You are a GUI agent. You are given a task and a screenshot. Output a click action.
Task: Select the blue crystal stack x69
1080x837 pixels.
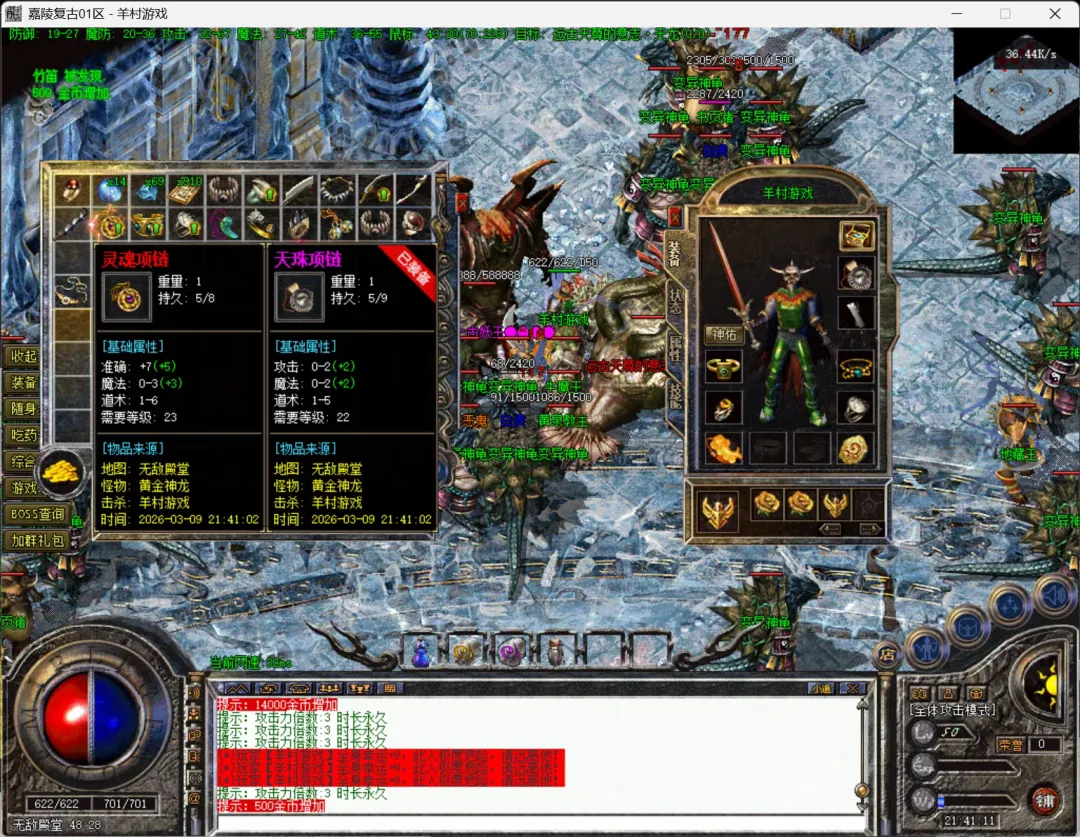tap(149, 191)
